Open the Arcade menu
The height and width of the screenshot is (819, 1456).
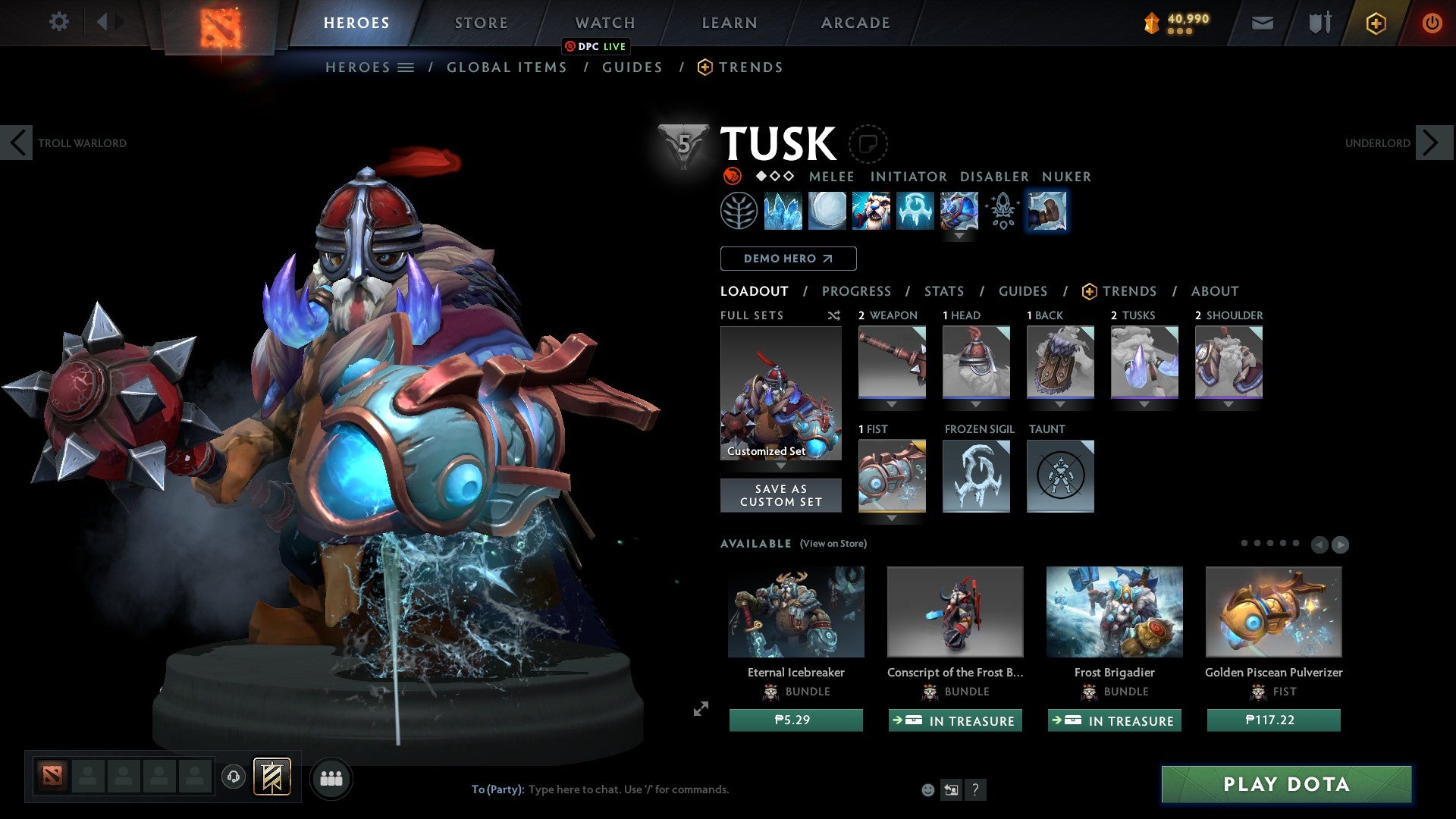click(855, 22)
